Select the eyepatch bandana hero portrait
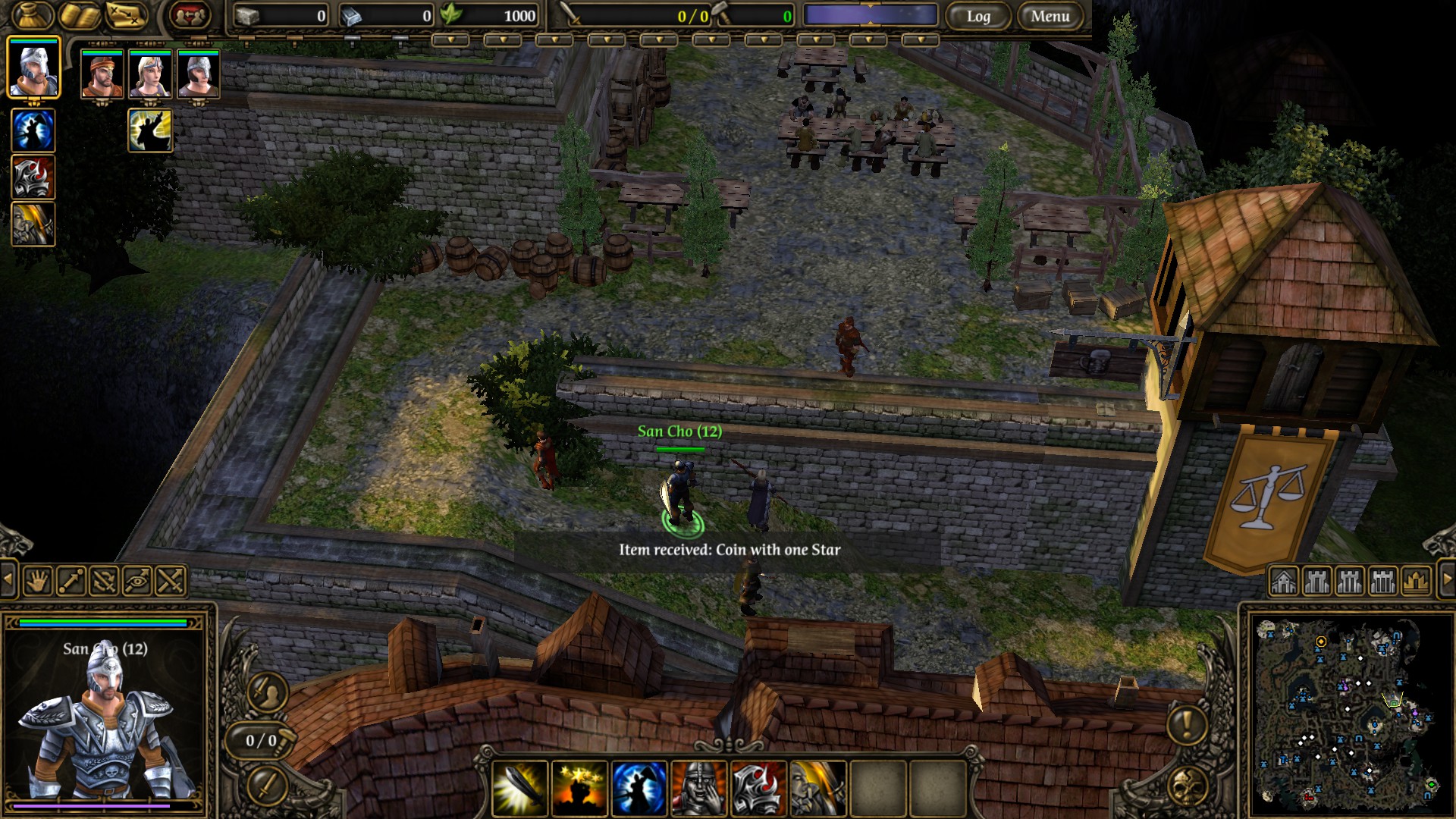 click(102, 74)
